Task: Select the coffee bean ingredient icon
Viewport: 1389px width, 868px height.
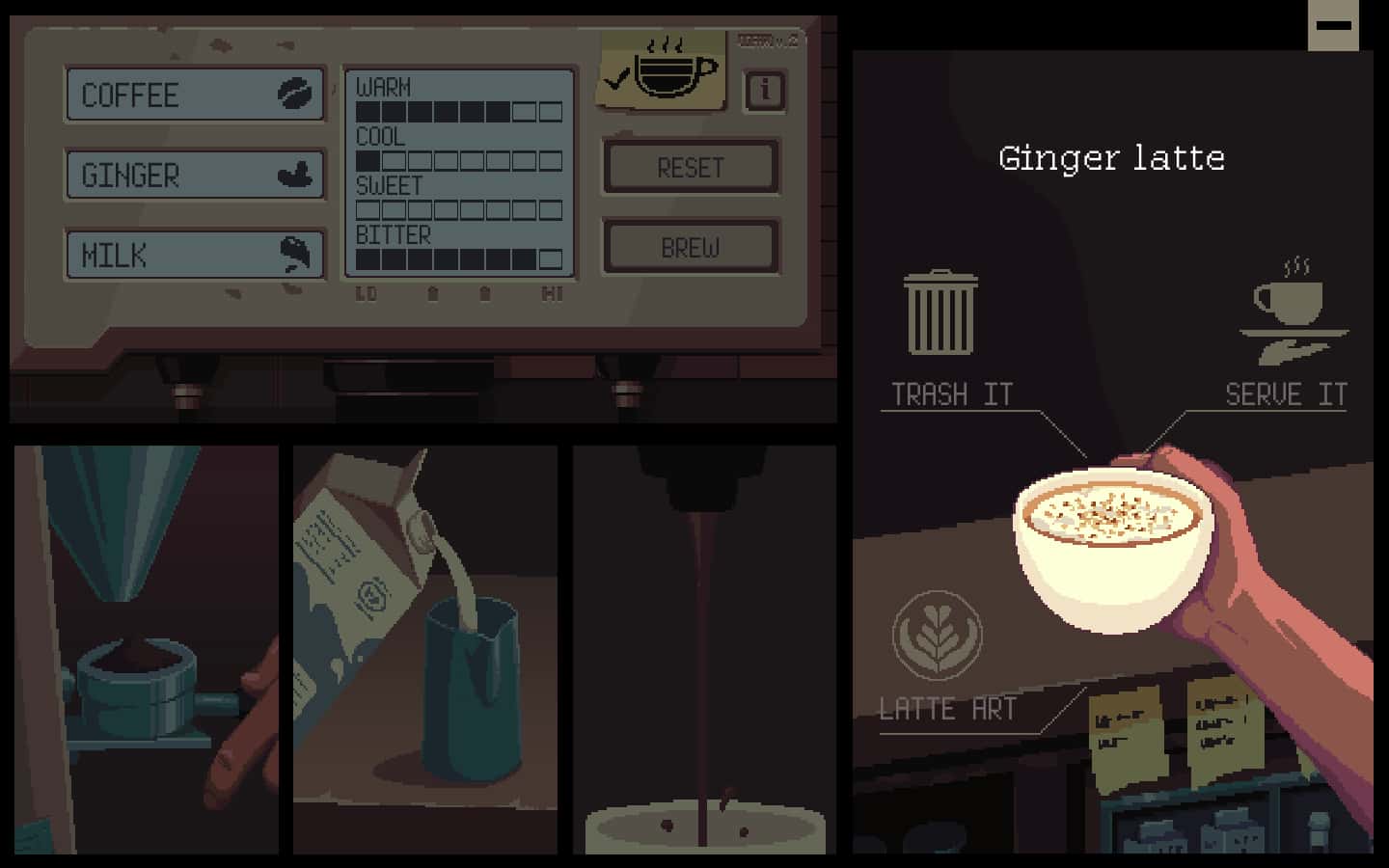Action: (x=297, y=94)
